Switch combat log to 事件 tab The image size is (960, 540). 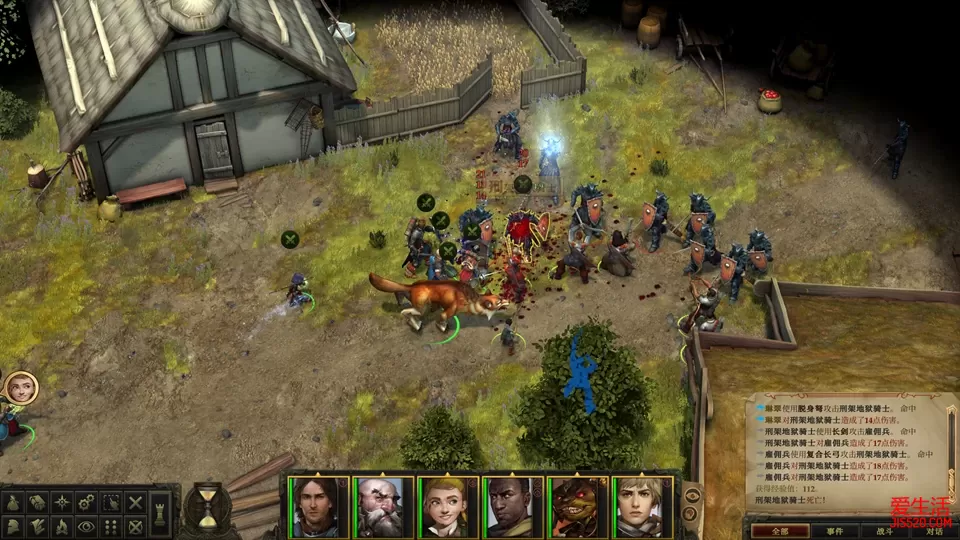pyautogui.click(x=834, y=531)
